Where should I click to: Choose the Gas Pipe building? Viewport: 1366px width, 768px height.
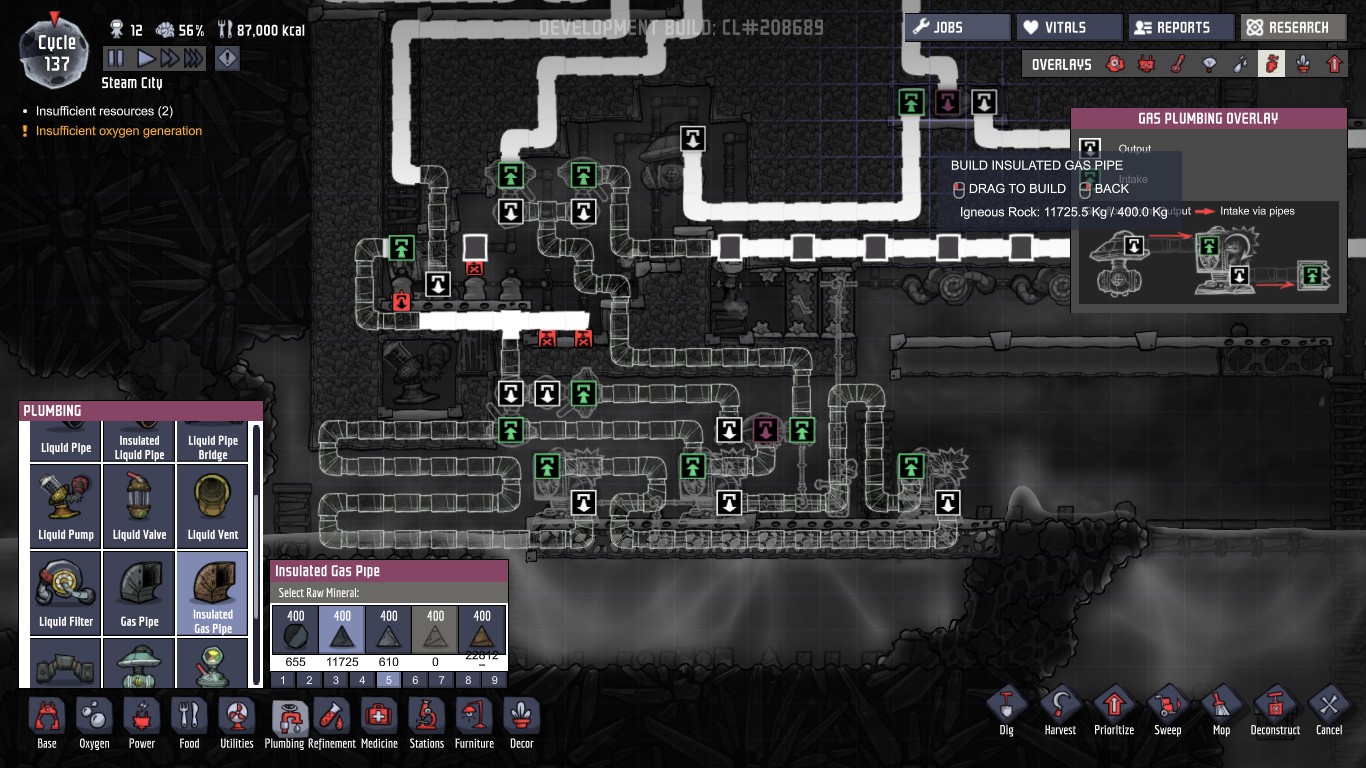(140, 593)
